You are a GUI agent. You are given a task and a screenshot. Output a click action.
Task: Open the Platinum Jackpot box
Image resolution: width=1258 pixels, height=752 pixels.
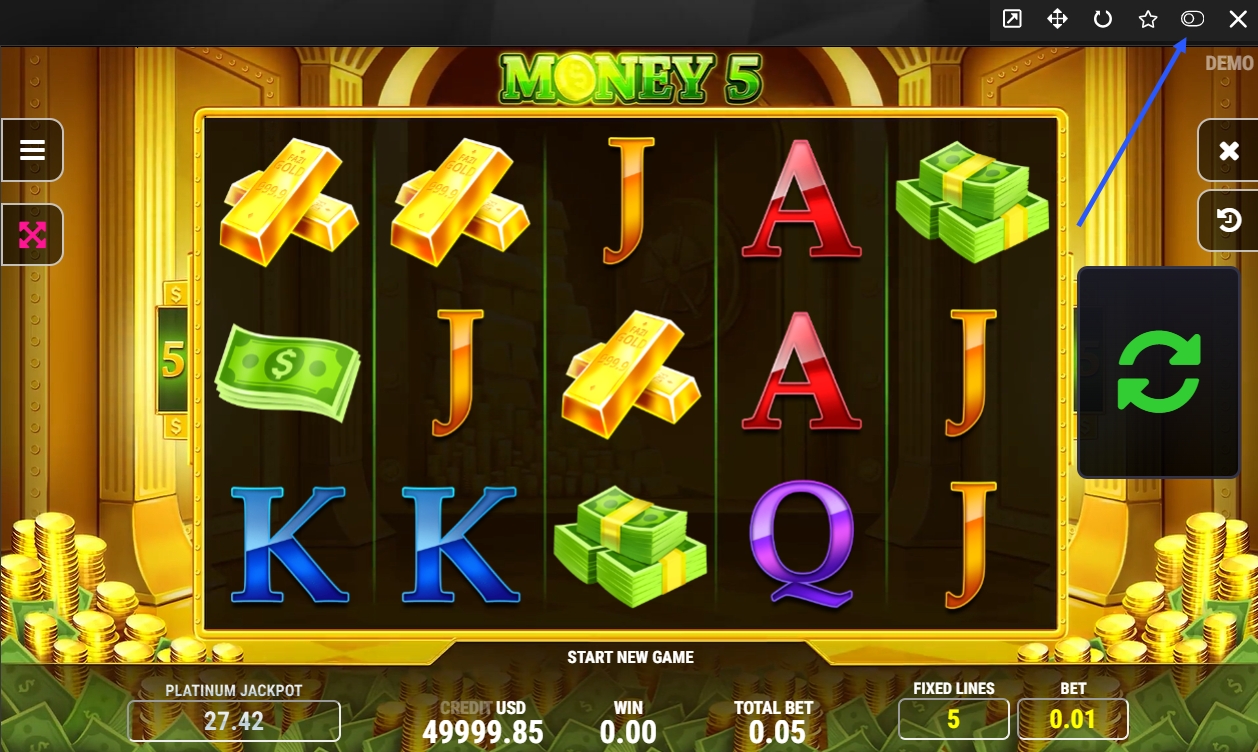pyautogui.click(x=234, y=720)
